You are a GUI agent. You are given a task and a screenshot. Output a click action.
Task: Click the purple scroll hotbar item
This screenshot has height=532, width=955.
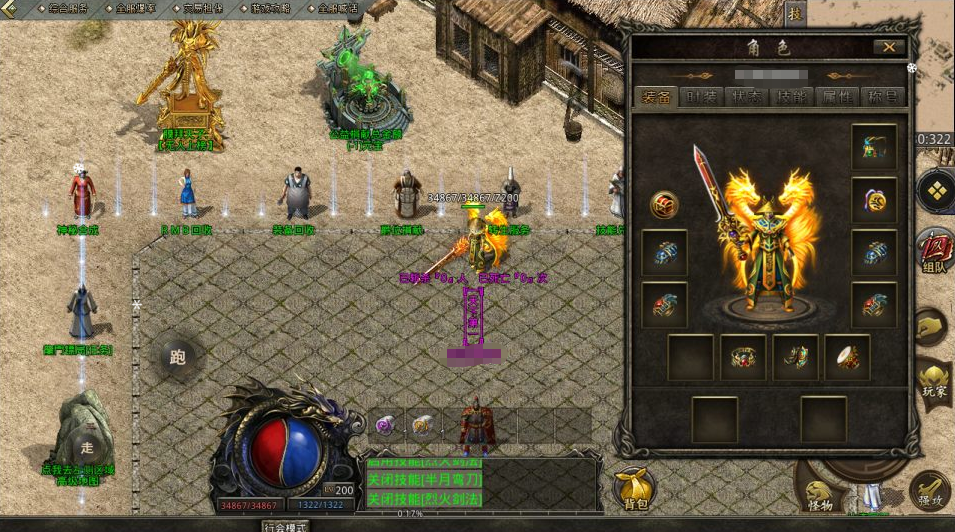tap(386, 425)
